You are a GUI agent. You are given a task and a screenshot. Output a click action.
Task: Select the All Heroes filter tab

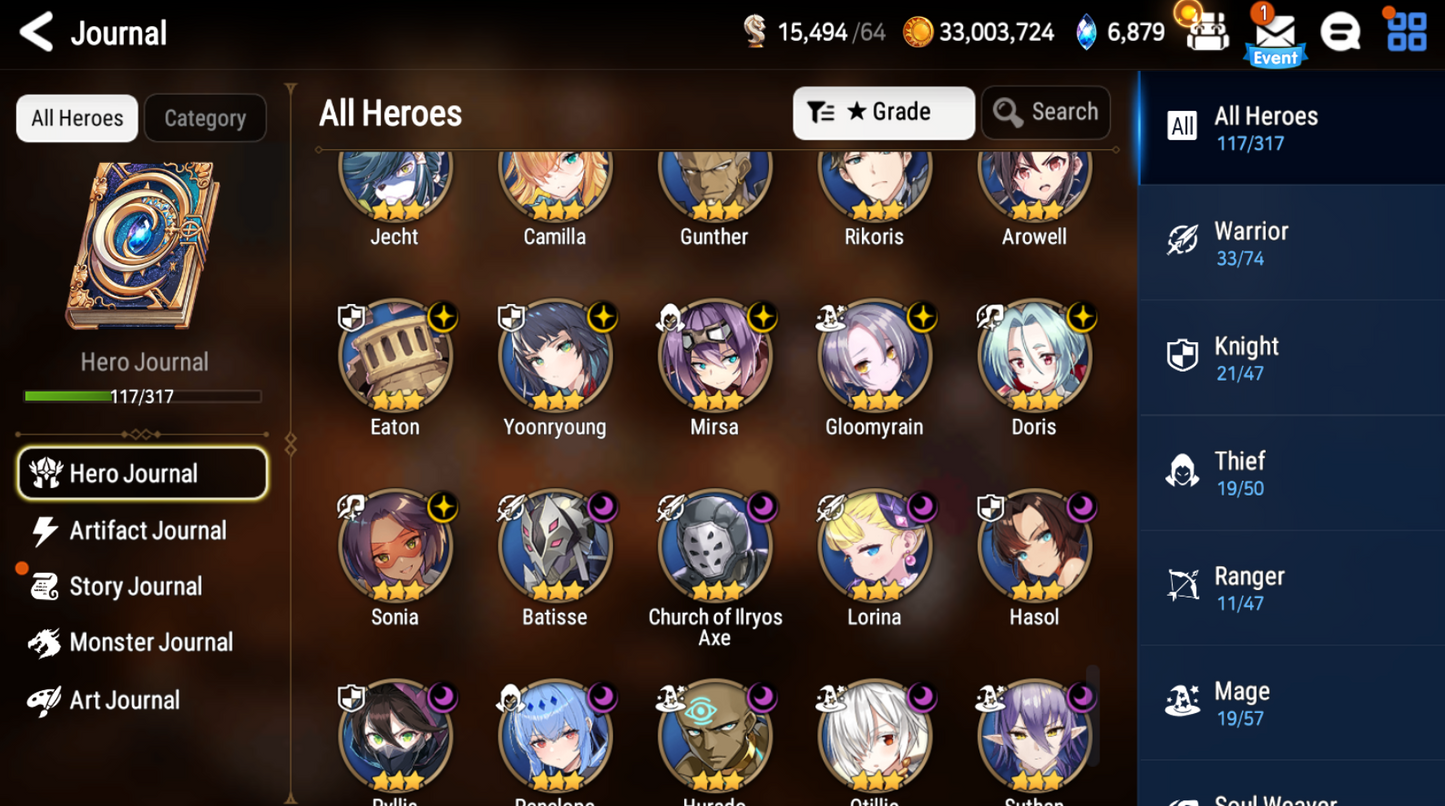[x=76, y=118]
